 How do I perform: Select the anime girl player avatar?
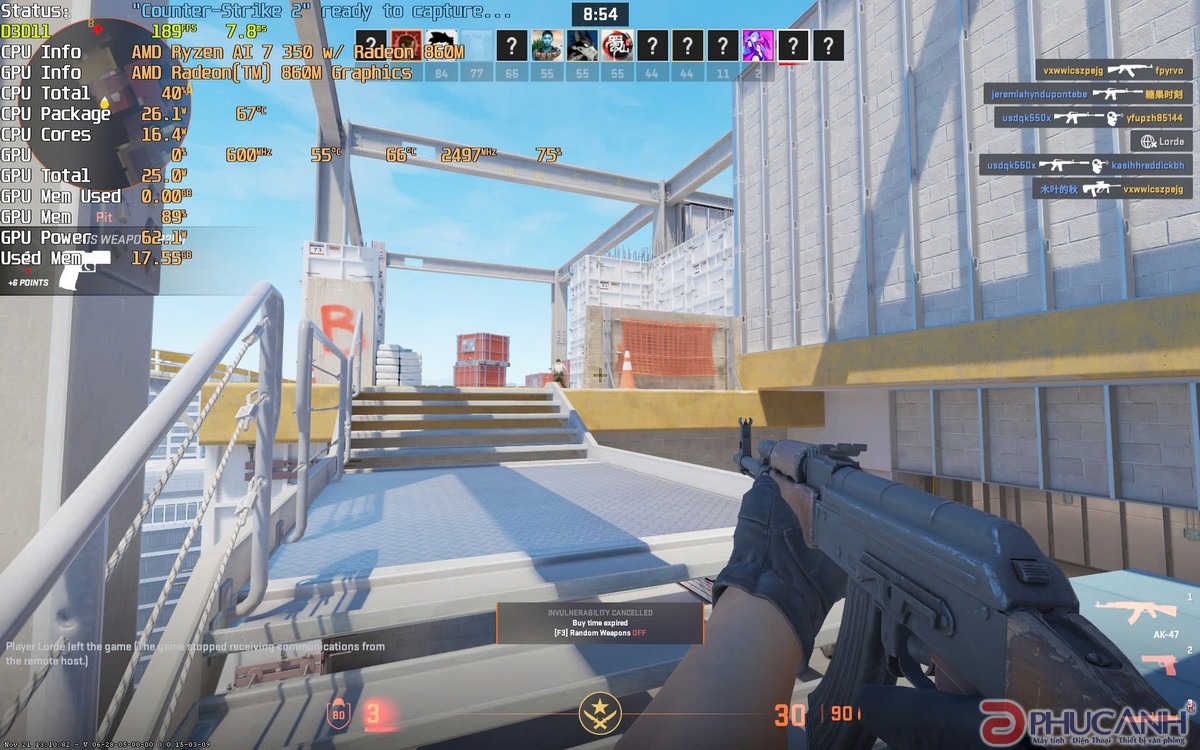tap(757, 45)
